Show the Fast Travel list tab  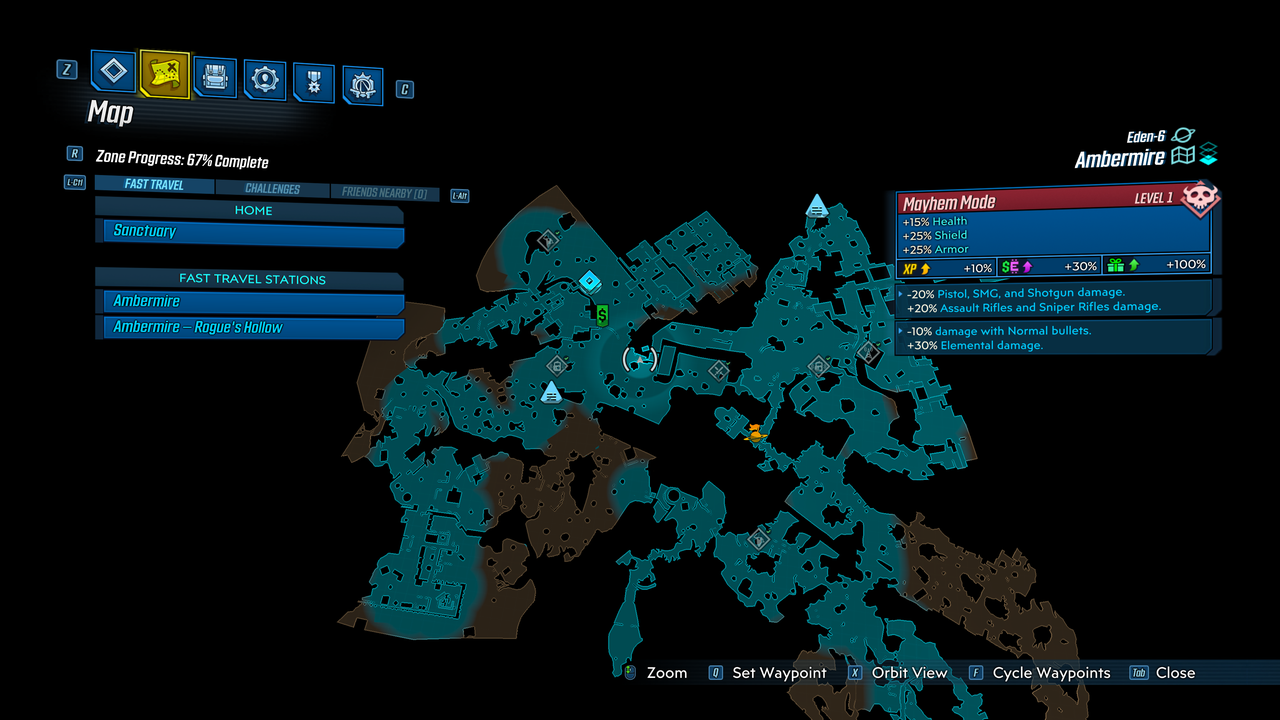[154, 185]
